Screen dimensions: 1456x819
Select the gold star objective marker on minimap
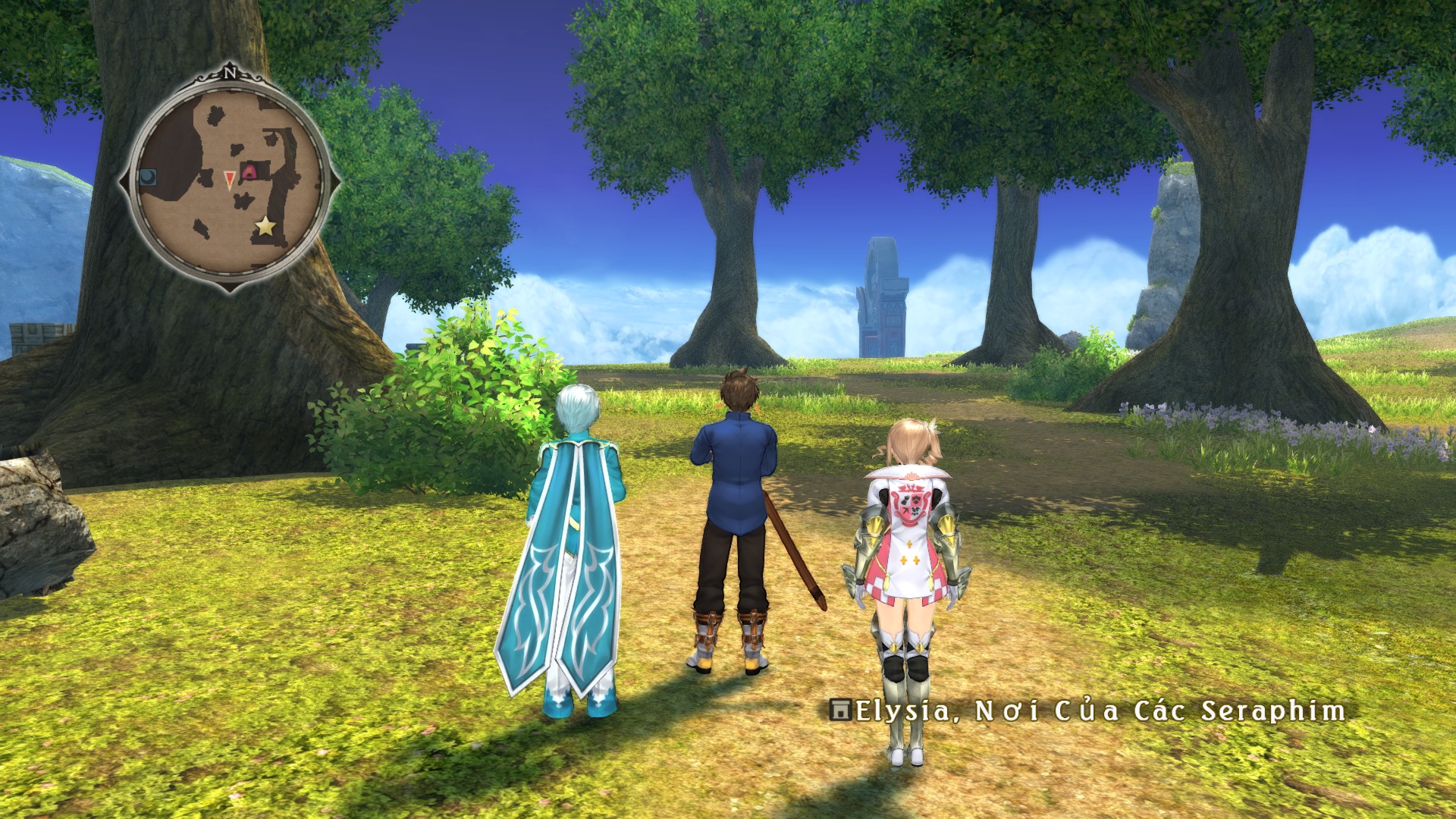click(x=265, y=225)
